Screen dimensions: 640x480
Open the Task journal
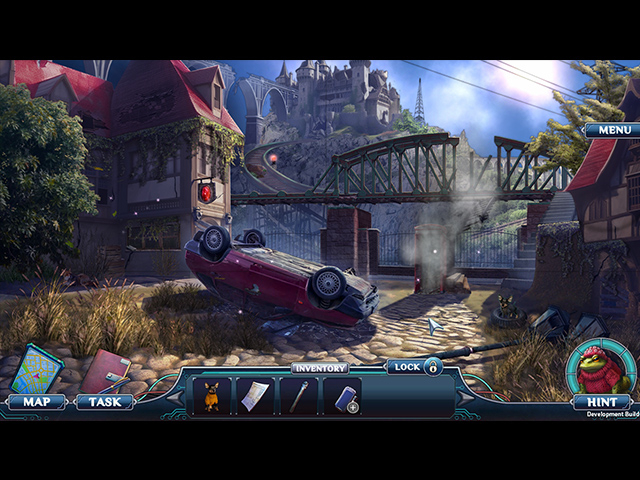(x=104, y=402)
